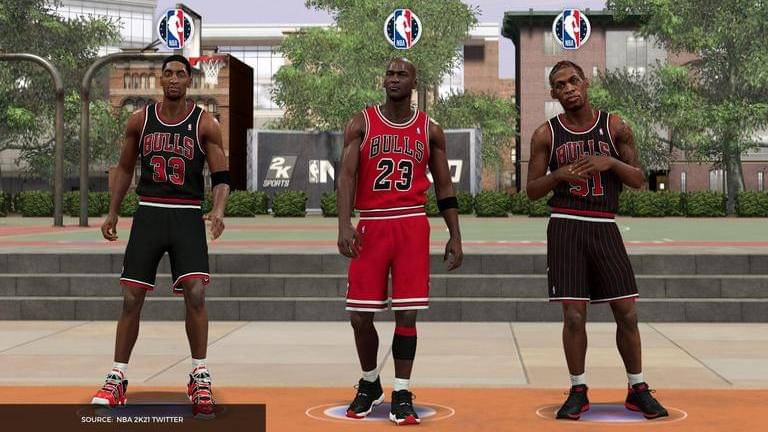The height and width of the screenshot is (432, 768).
Task: Choose the NBA badge above the pinstripe-jersey player
Action: (x=571, y=28)
